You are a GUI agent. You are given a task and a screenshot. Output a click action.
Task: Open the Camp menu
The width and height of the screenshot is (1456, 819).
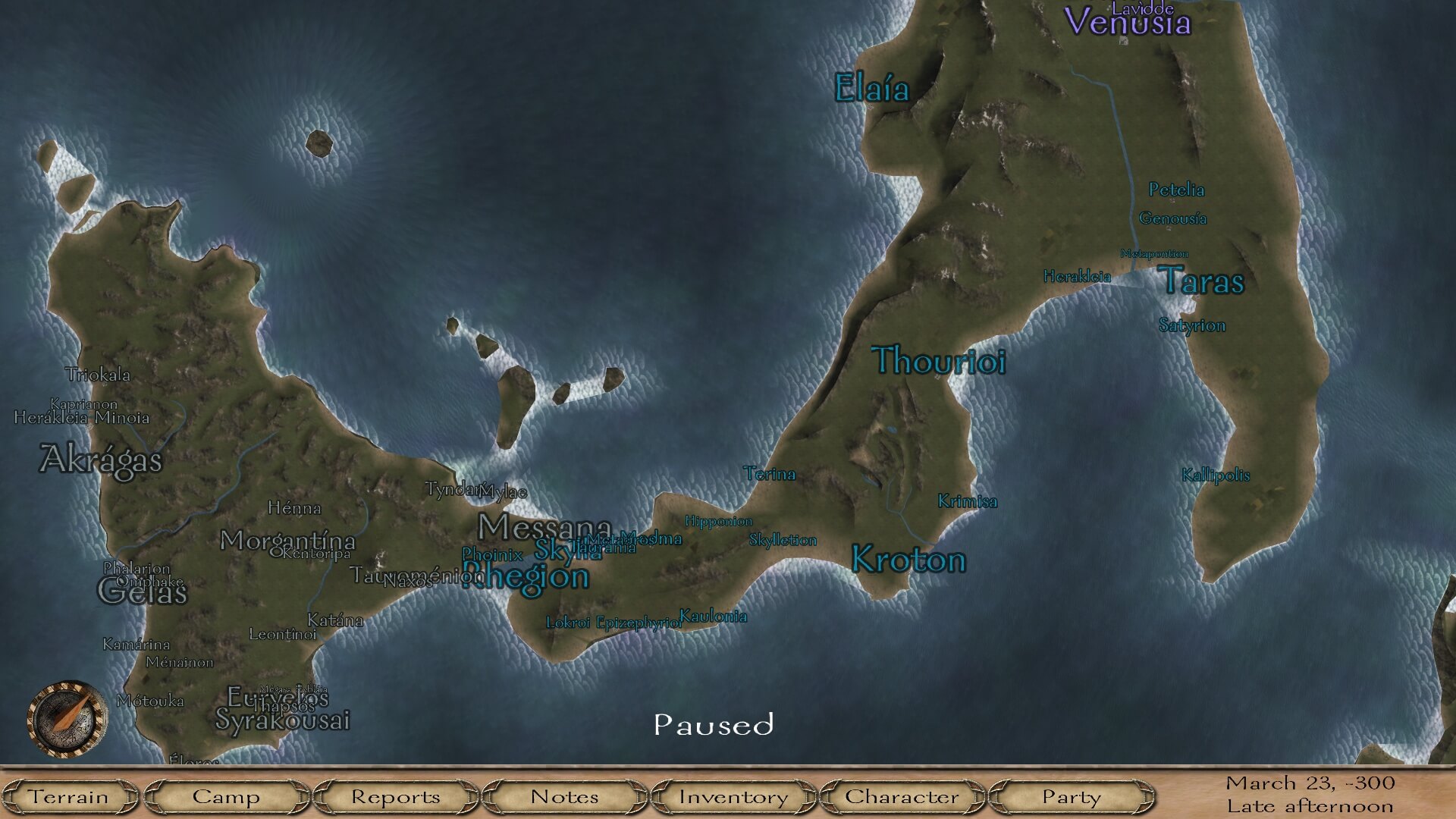tap(226, 797)
